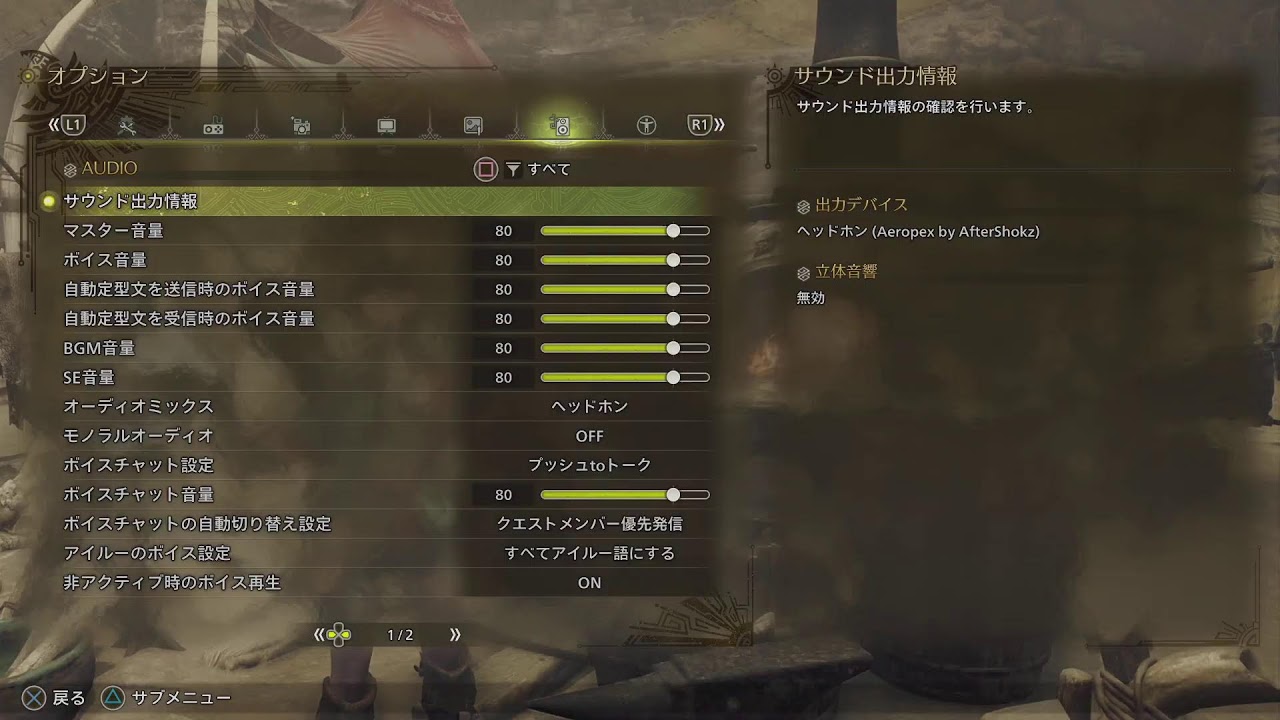
Task: Change the アイルーのボイス設定 option
Action: [589, 553]
